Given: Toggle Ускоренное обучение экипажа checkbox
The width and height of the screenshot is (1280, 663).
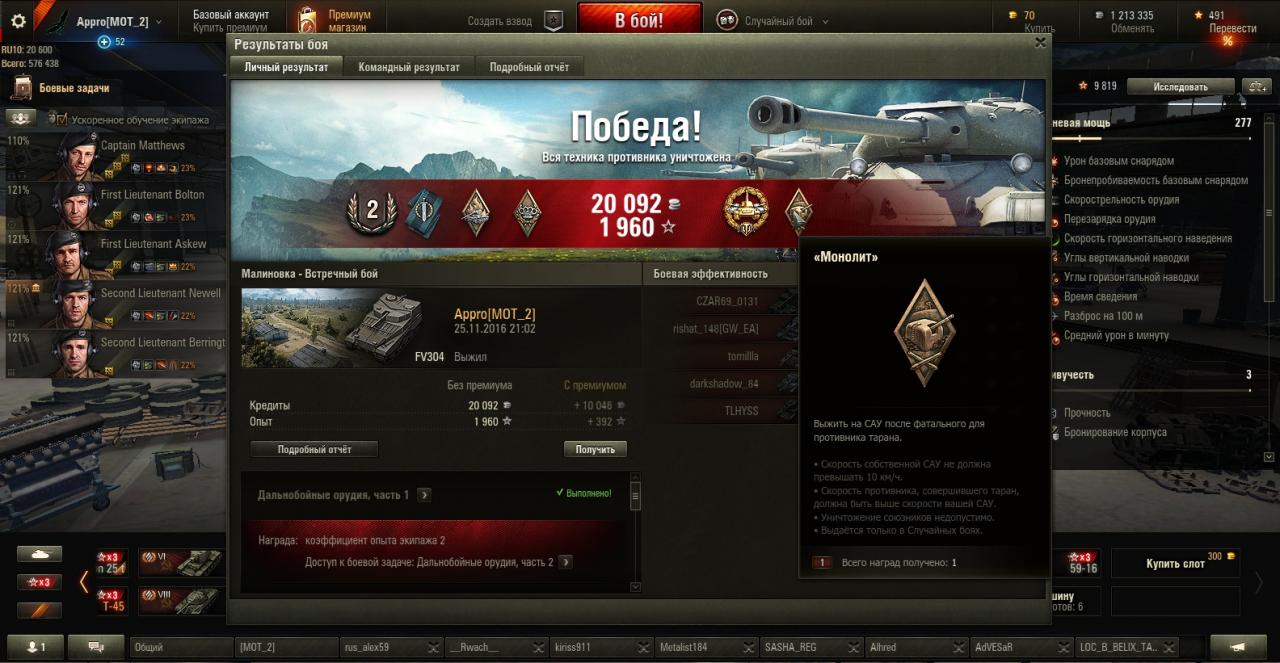Looking at the screenshot, I should tap(60, 120).
